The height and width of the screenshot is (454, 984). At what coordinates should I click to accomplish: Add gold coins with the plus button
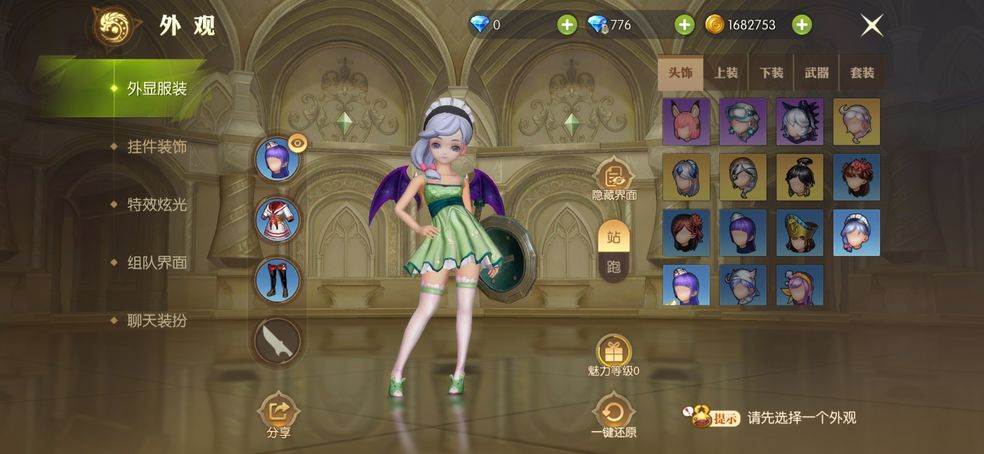tap(802, 25)
